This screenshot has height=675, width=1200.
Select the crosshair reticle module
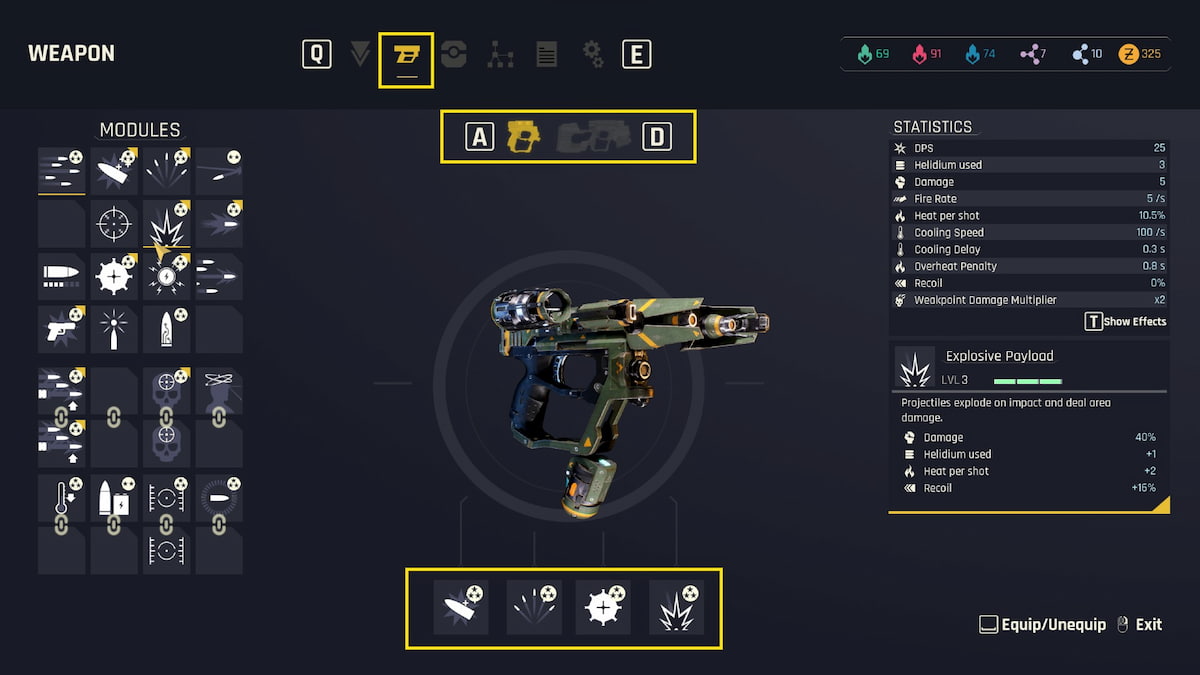pos(114,224)
